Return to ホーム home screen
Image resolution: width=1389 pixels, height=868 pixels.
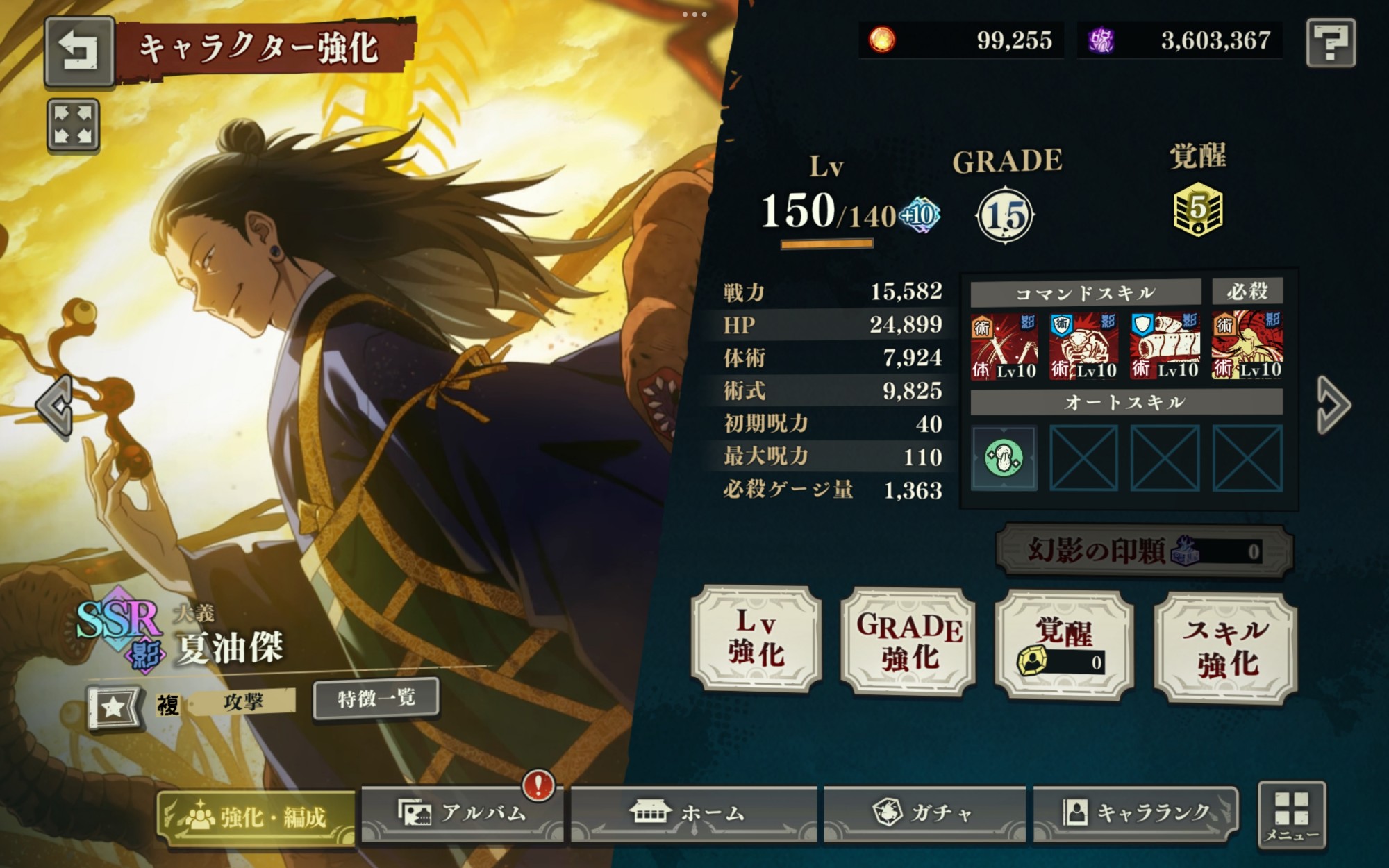[693, 813]
